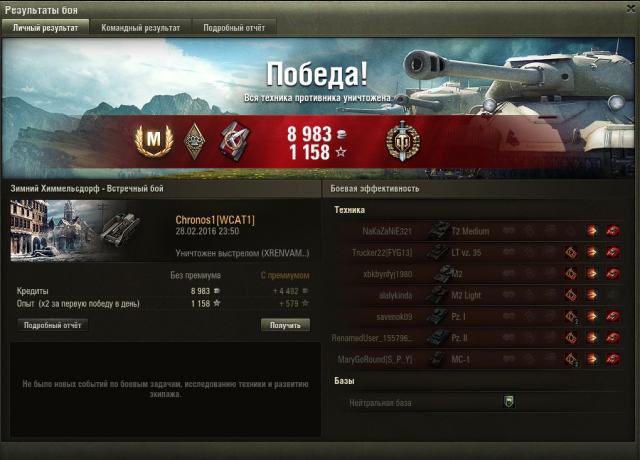The height and width of the screenshot is (460, 640).
Task: Open Chronos1[WCAT1] player name
Action: [x=215, y=219]
